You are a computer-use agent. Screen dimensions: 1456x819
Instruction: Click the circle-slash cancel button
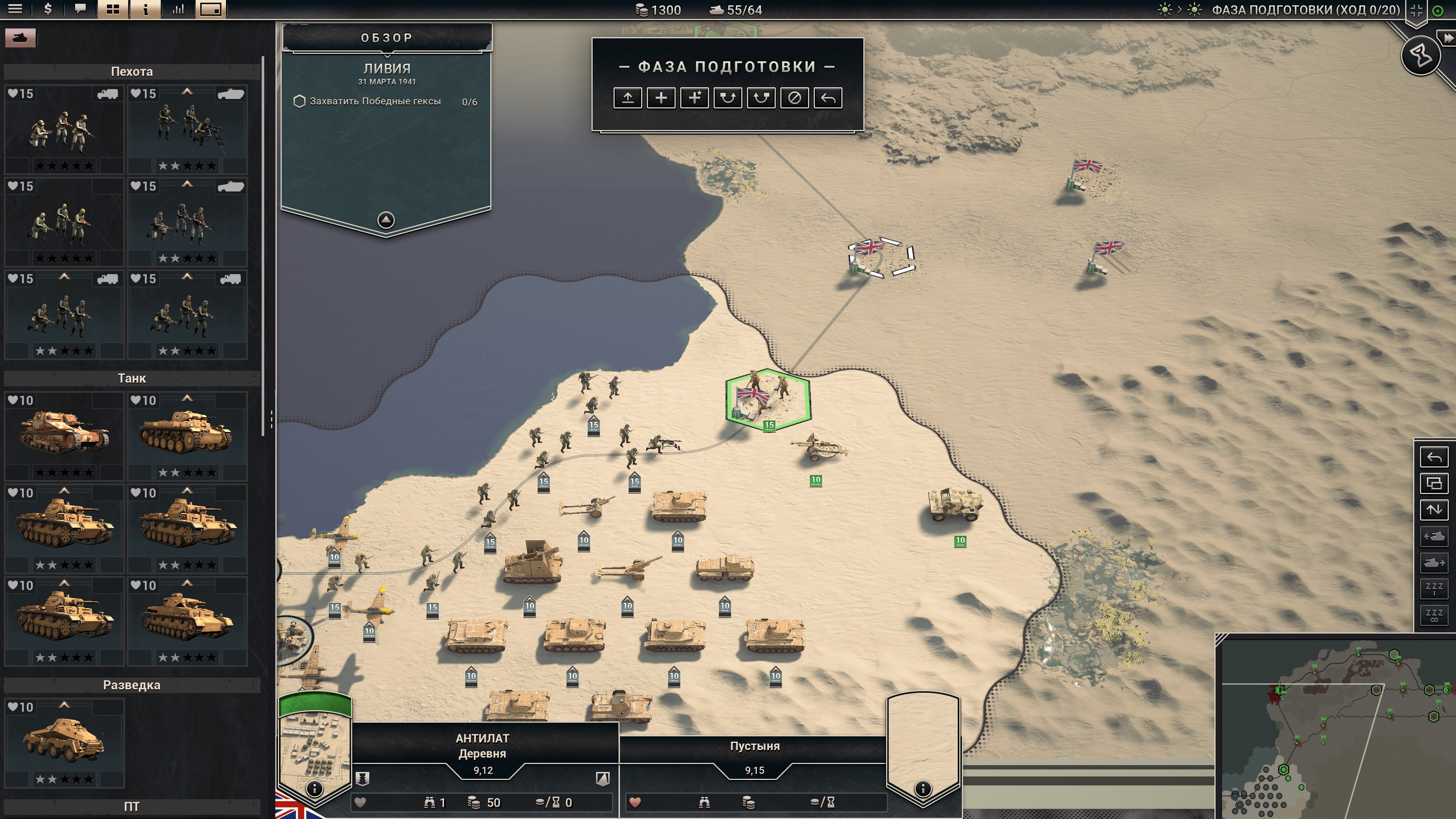(x=794, y=98)
